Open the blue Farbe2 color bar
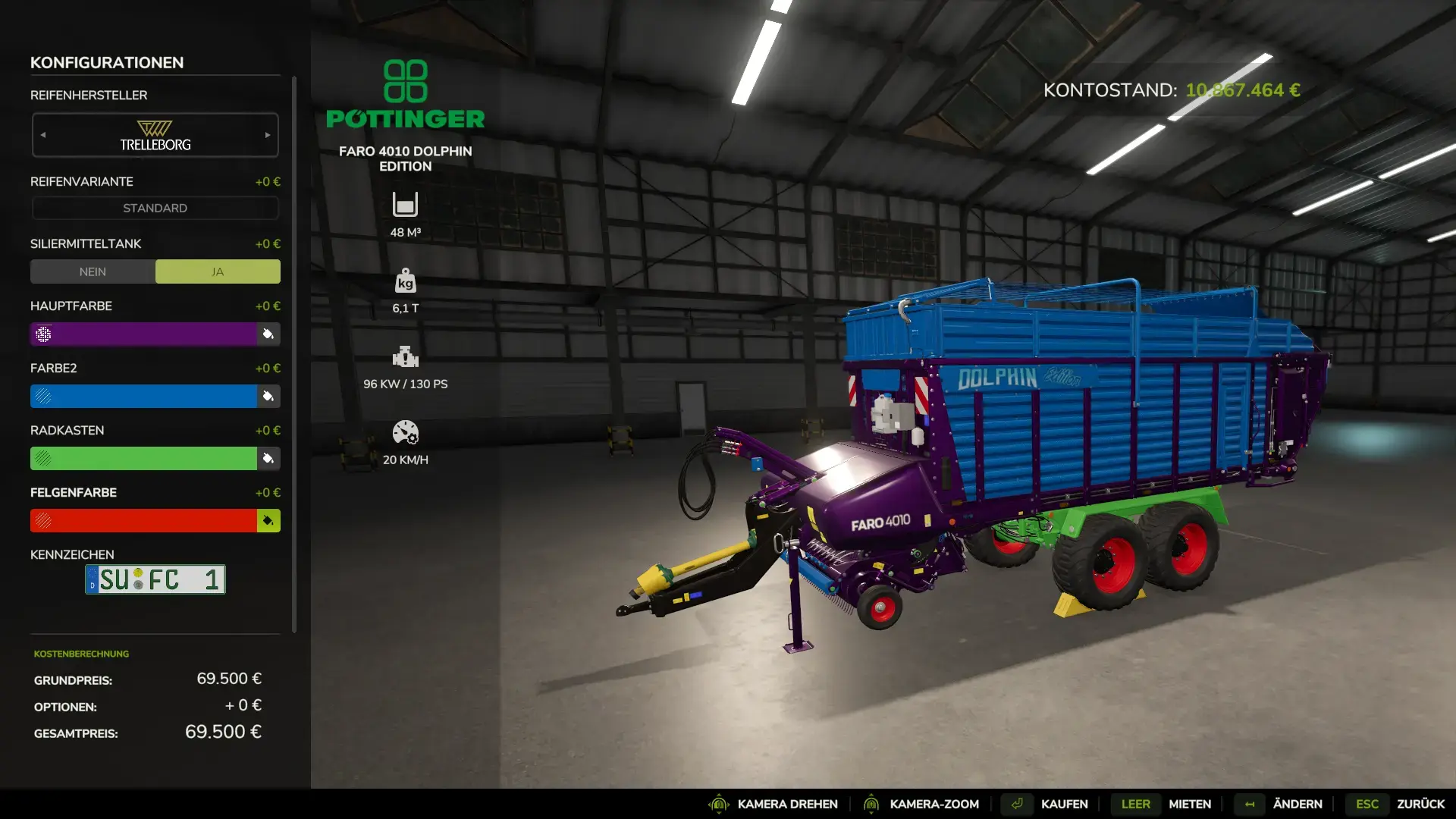 144,396
